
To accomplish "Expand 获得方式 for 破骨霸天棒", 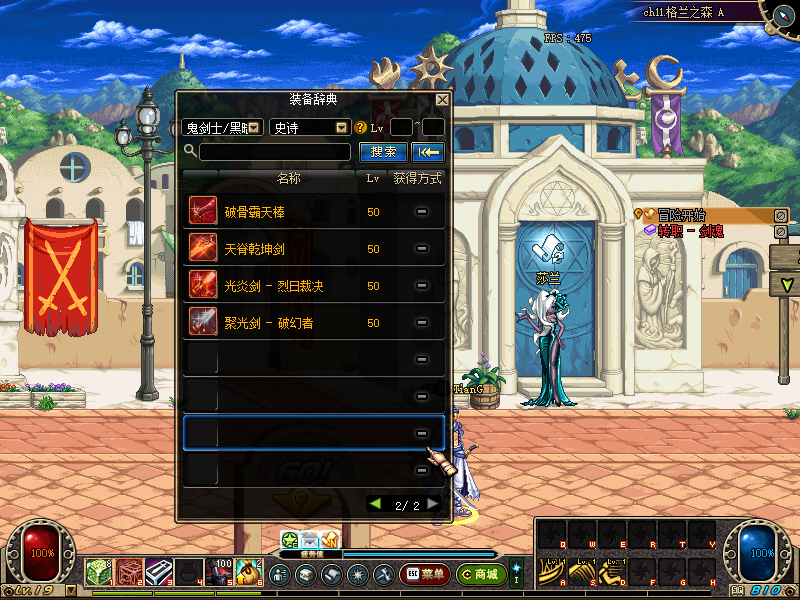I will tap(422, 212).
